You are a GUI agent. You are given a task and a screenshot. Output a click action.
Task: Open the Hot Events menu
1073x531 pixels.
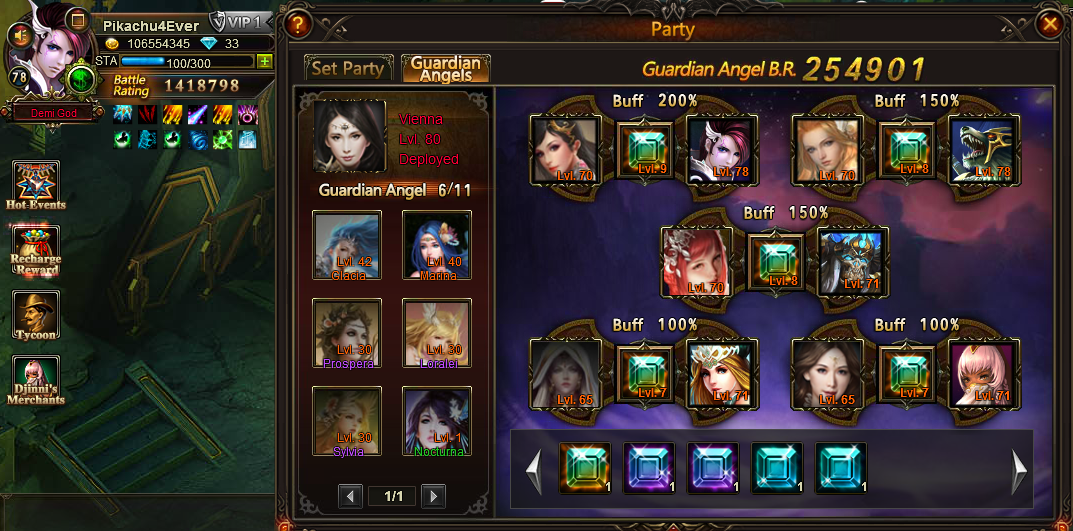click(36, 186)
